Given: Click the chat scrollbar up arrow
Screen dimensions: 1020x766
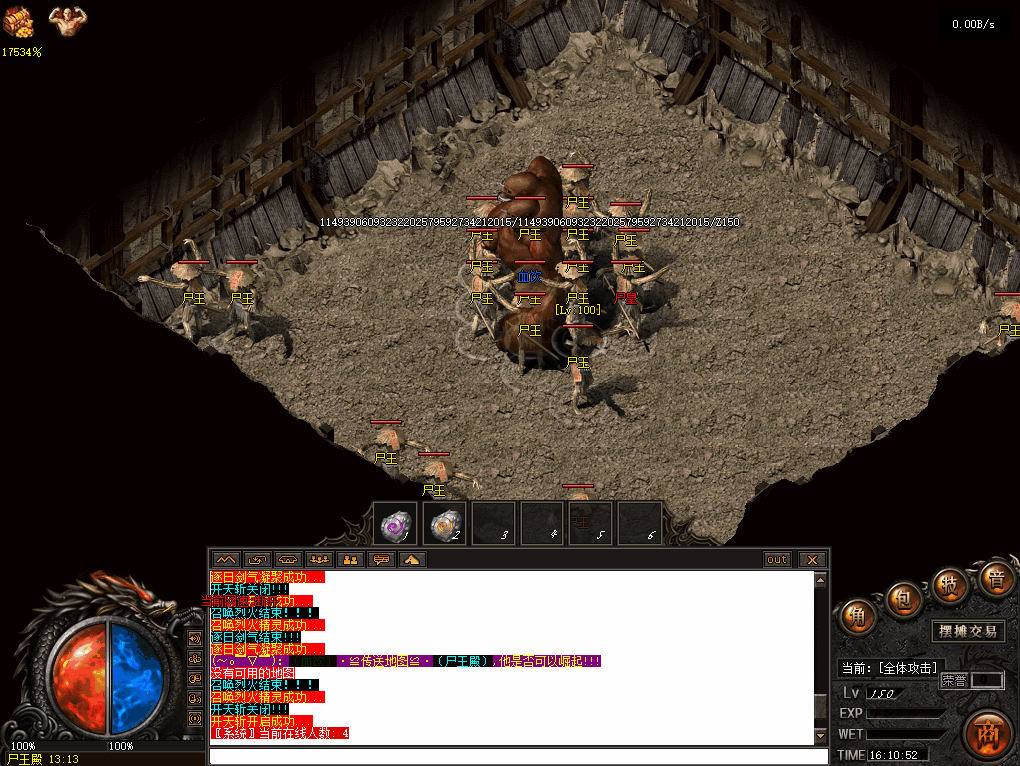Looking at the screenshot, I should point(822,579).
